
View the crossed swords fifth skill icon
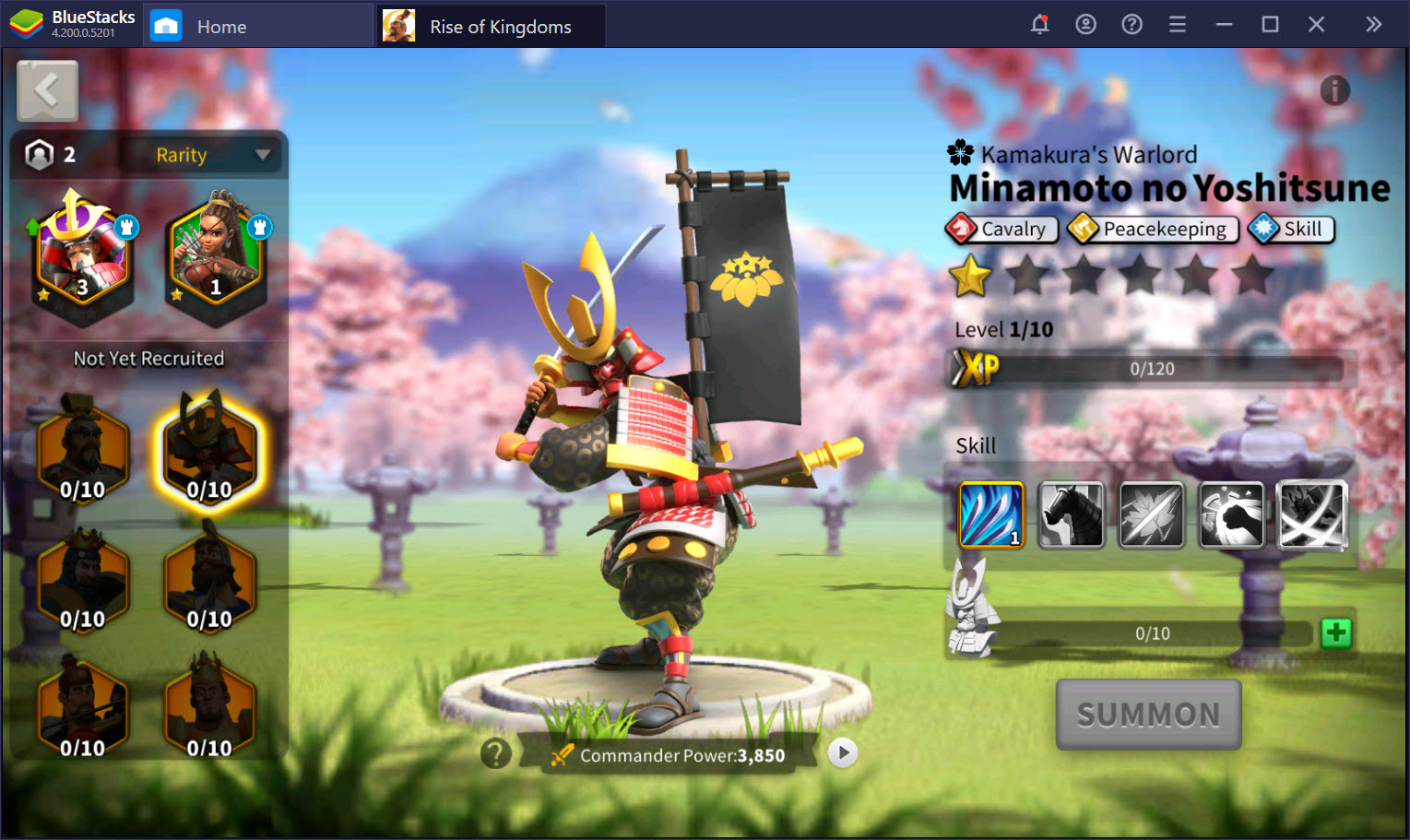tap(1312, 515)
